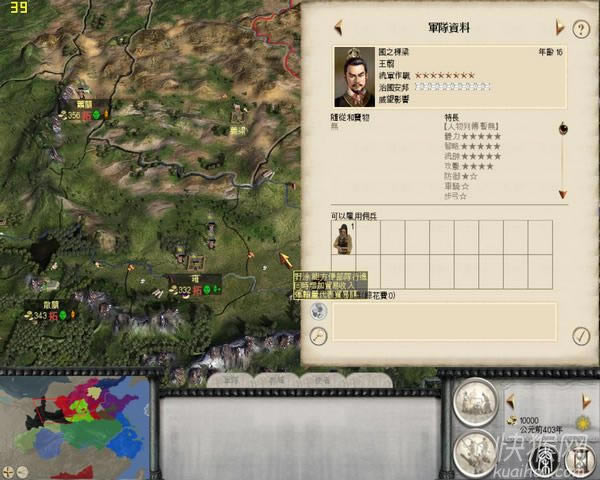Screen dimensions: 600x480
Task: Go to the previous character with the left arrow
Action: [x=338, y=27]
